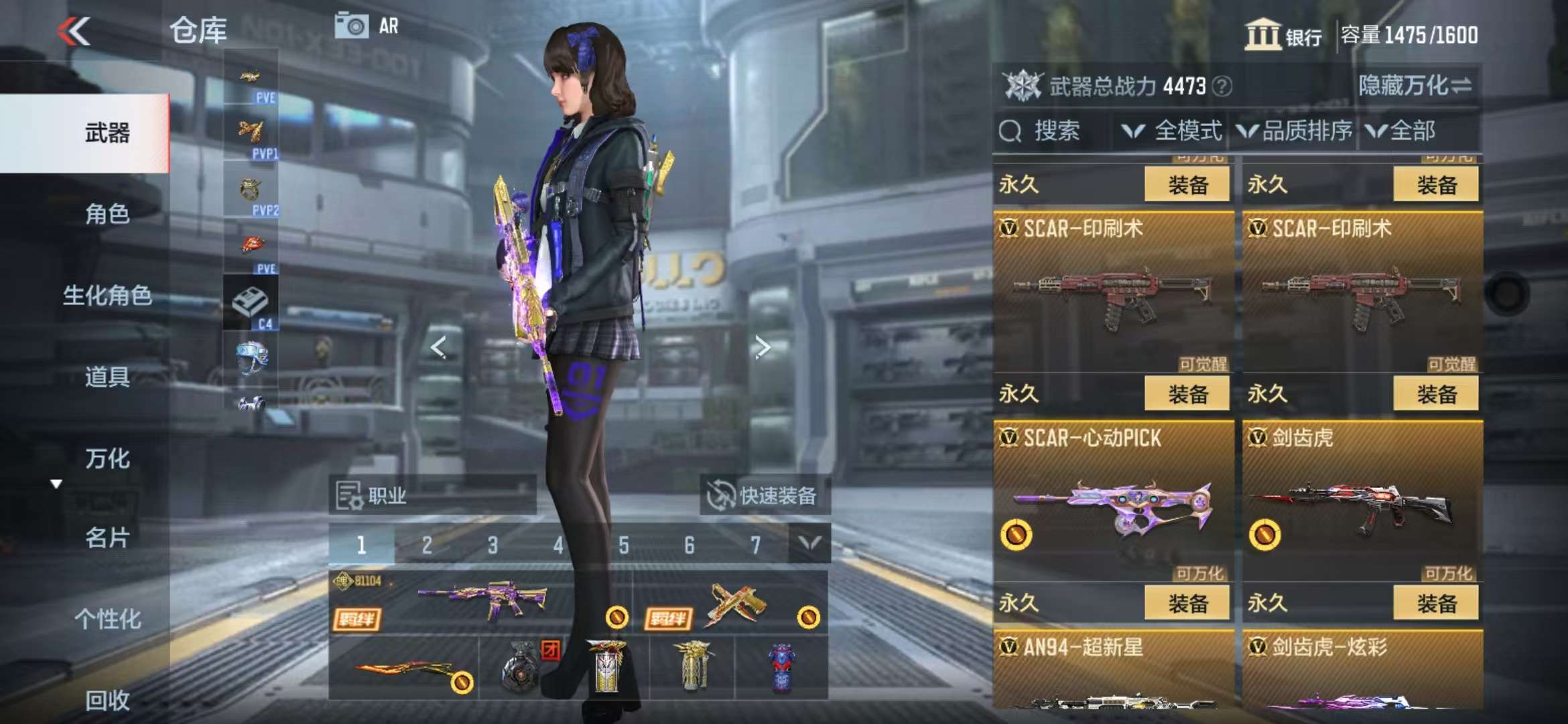The height and width of the screenshot is (724, 1568).
Task: Open the 品质排序 sort dropdown
Action: pos(1295,131)
